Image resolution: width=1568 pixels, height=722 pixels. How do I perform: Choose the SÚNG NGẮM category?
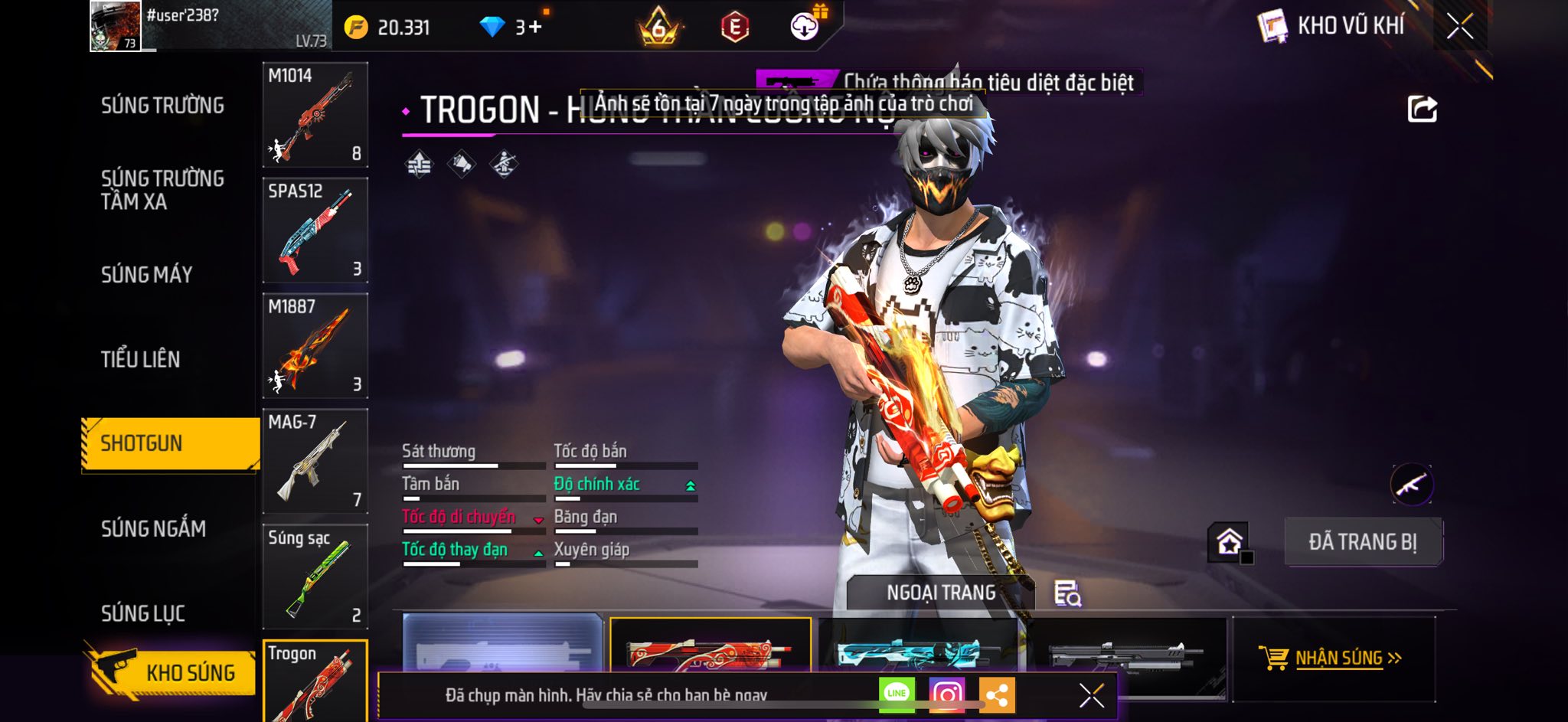pos(153,528)
